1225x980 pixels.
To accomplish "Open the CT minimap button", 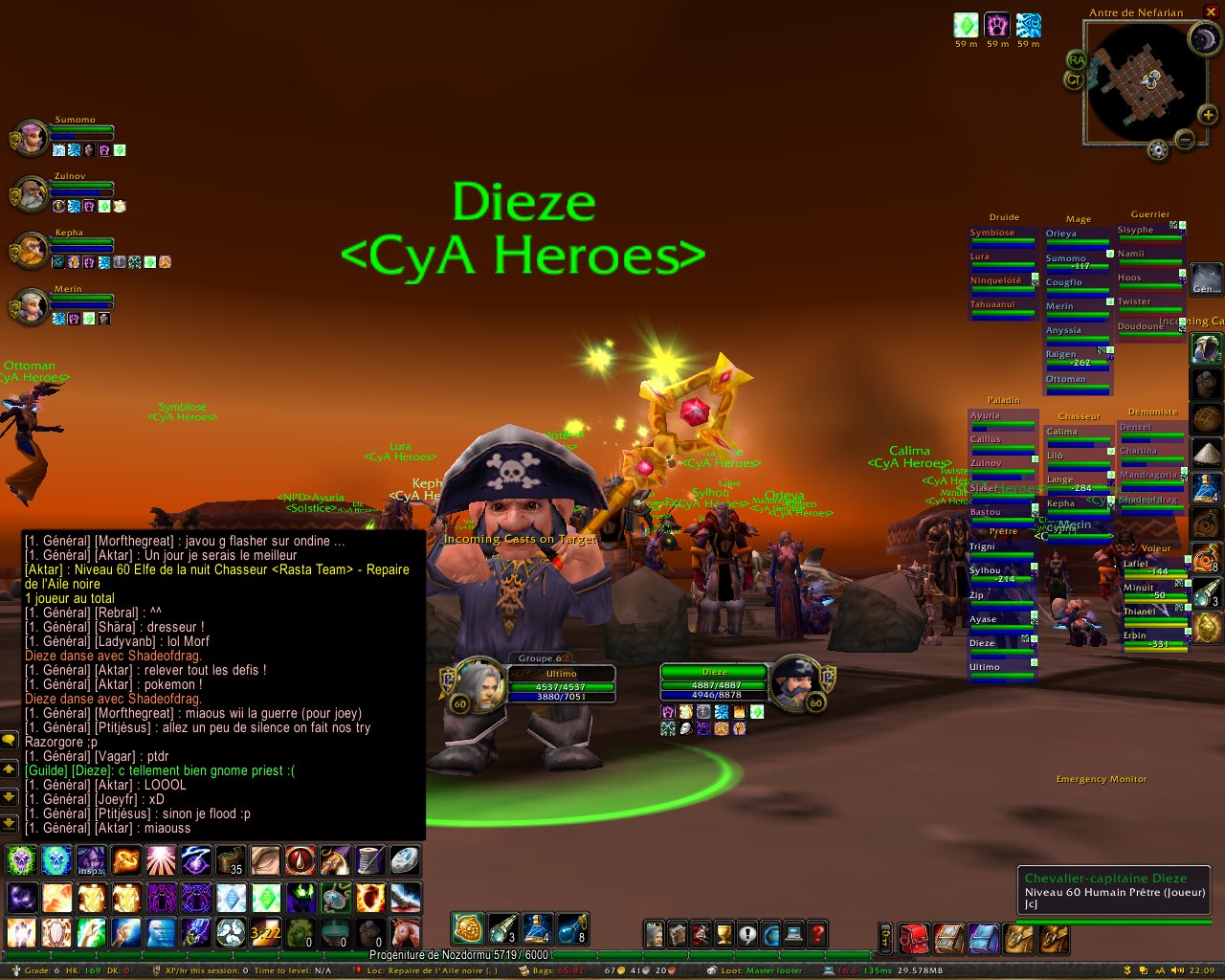I will (x=1074, y=80).
